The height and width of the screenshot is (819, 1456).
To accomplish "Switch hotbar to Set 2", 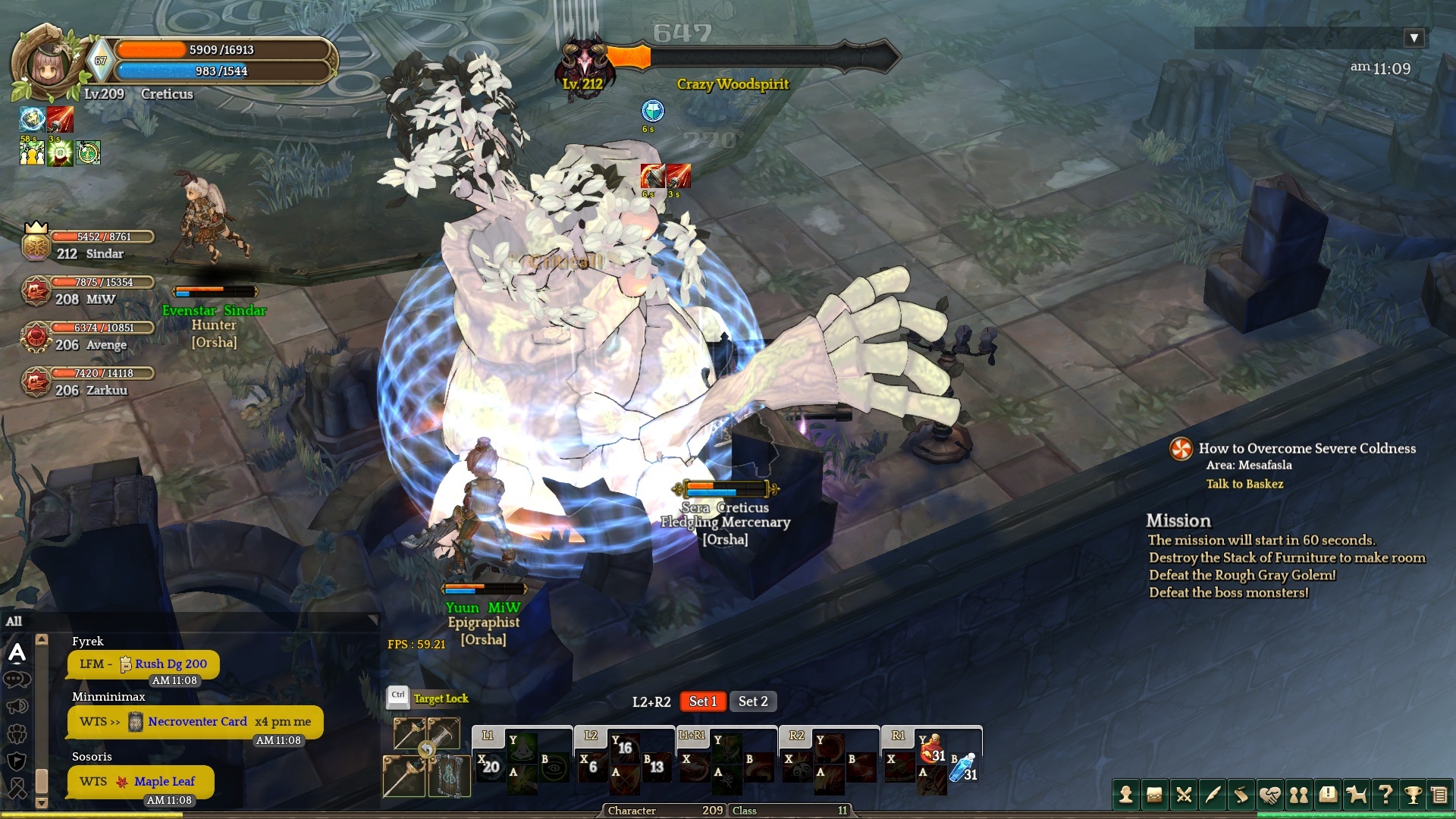I will 753,701.
